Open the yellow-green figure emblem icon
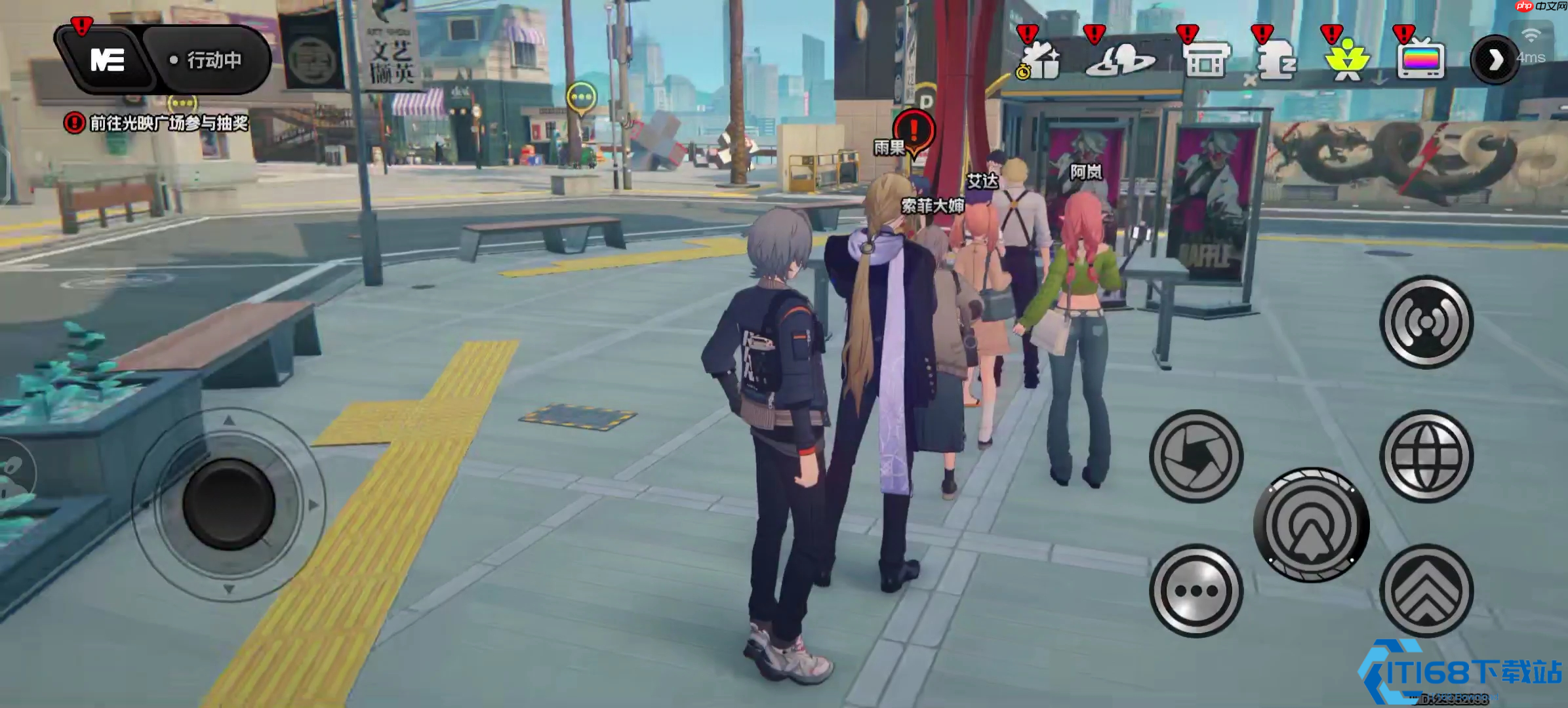1568x708 pixels. pos(1346,60)
